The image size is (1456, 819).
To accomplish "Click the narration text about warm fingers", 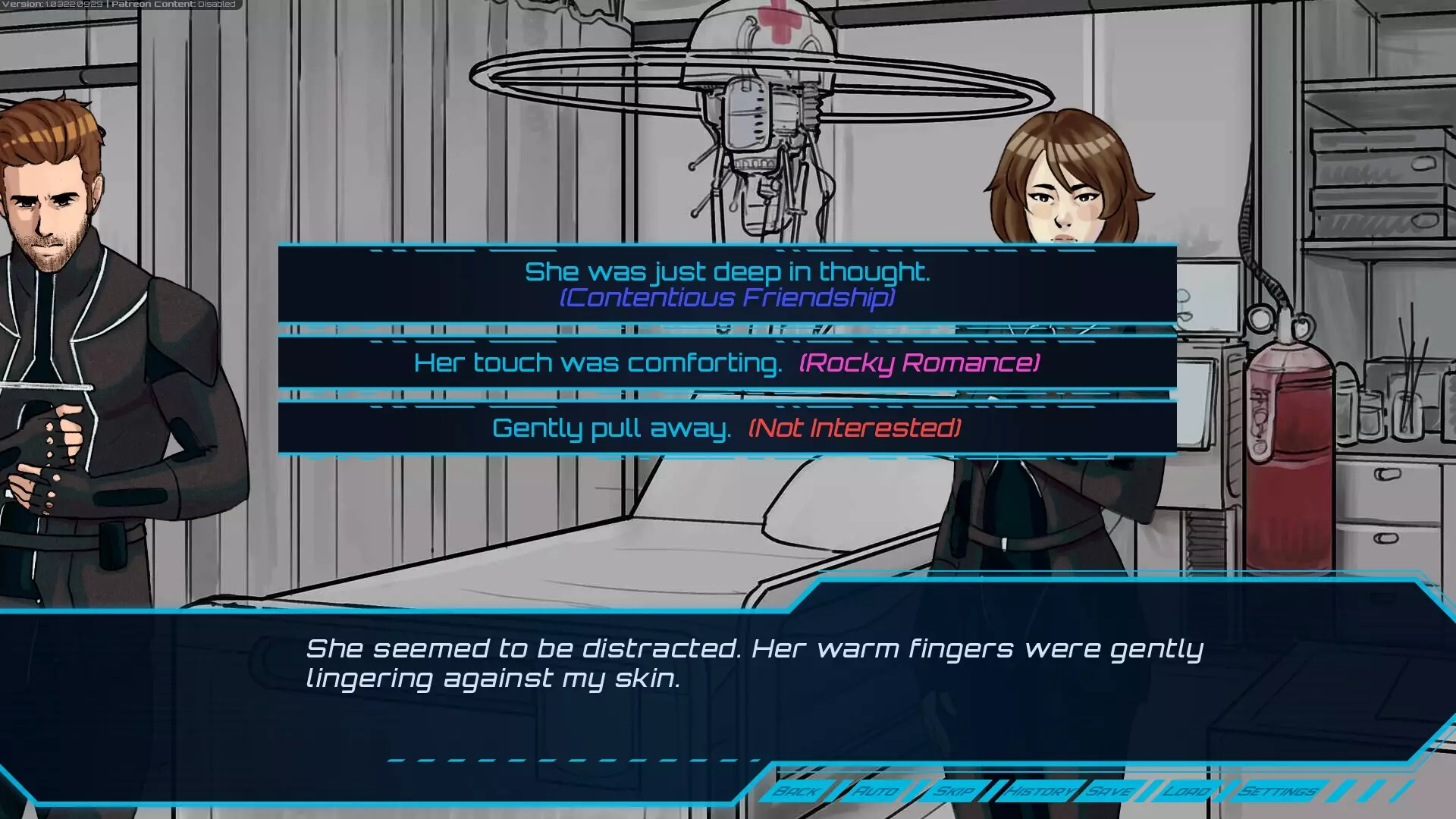I will pos(755,662).
